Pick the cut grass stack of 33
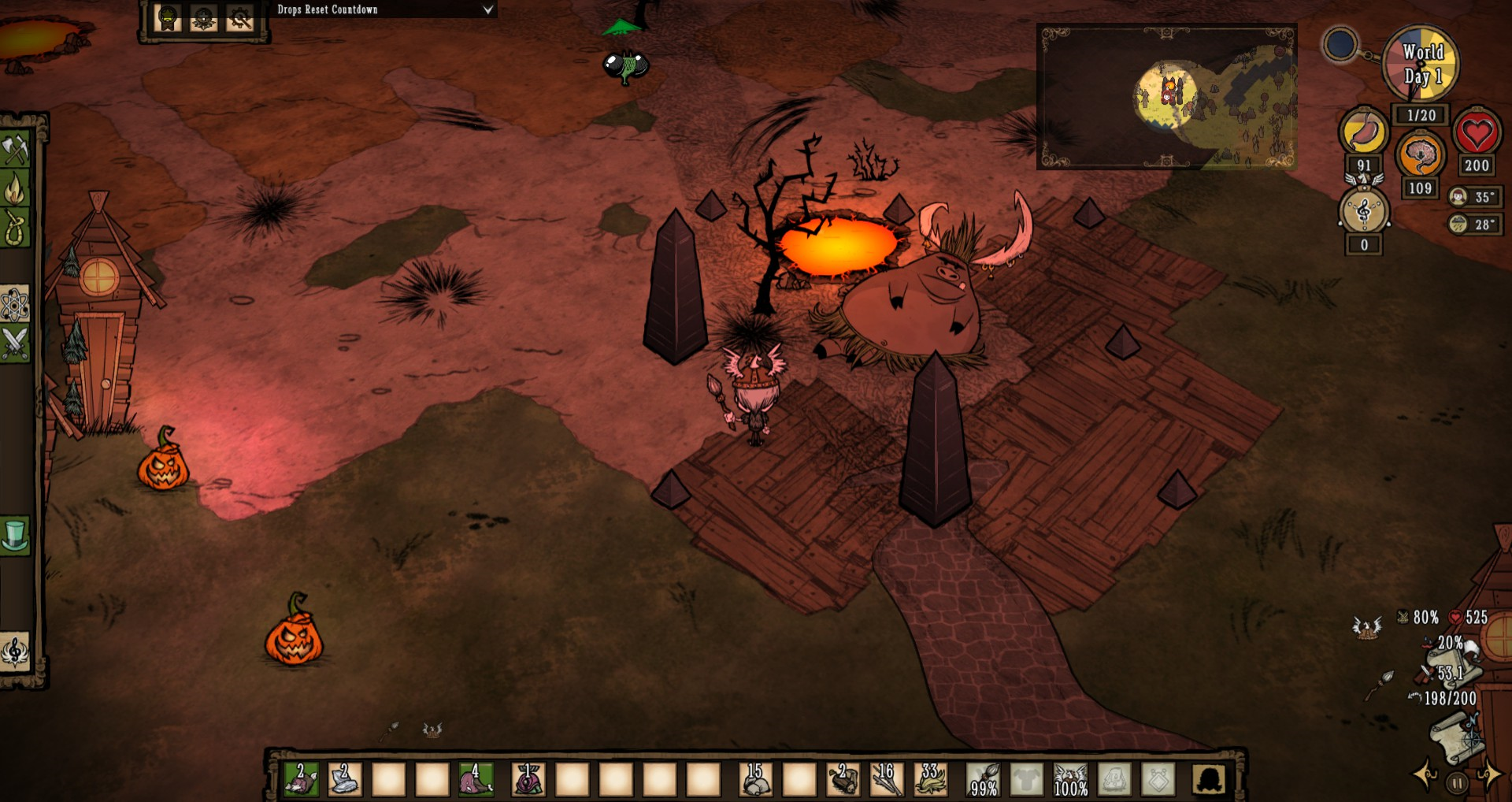The height and width of the screenshot is (802, 1512). point(930,780)
